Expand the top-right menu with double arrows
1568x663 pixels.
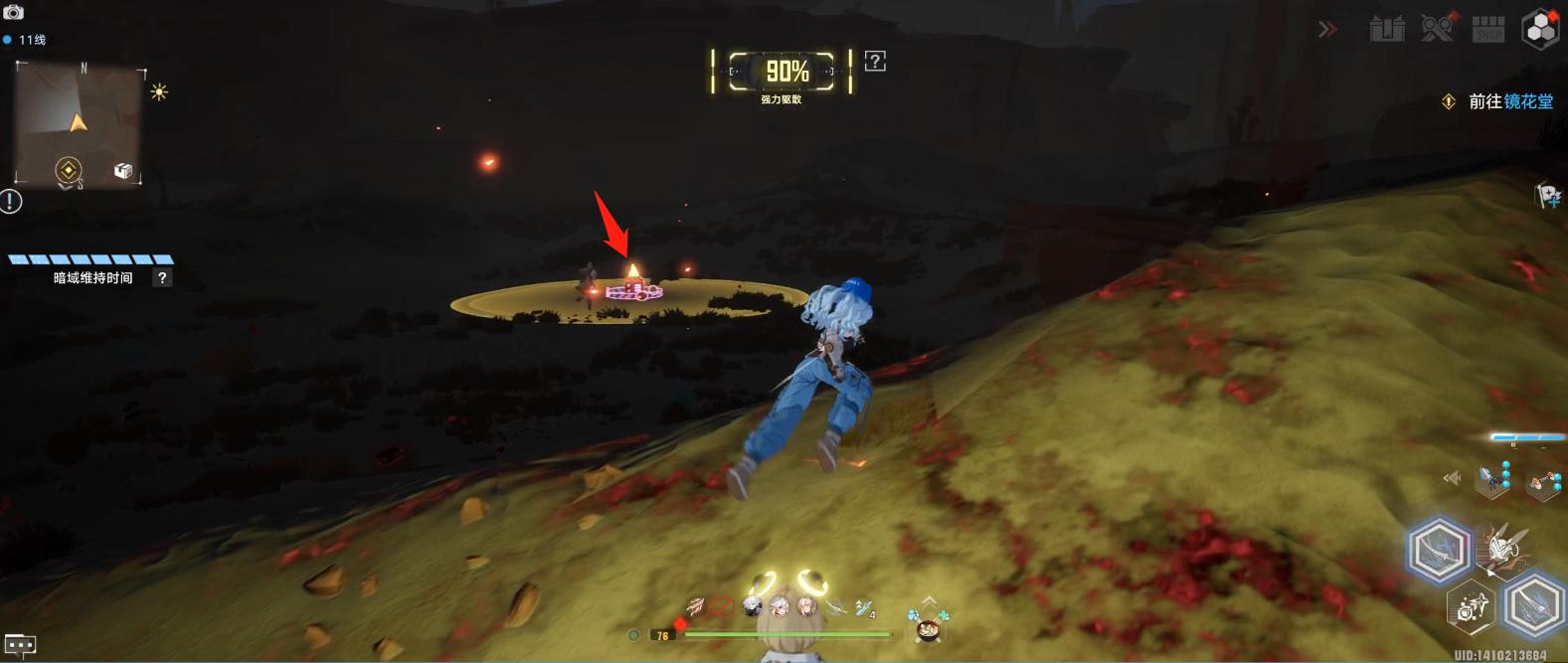click(1327, 30)
